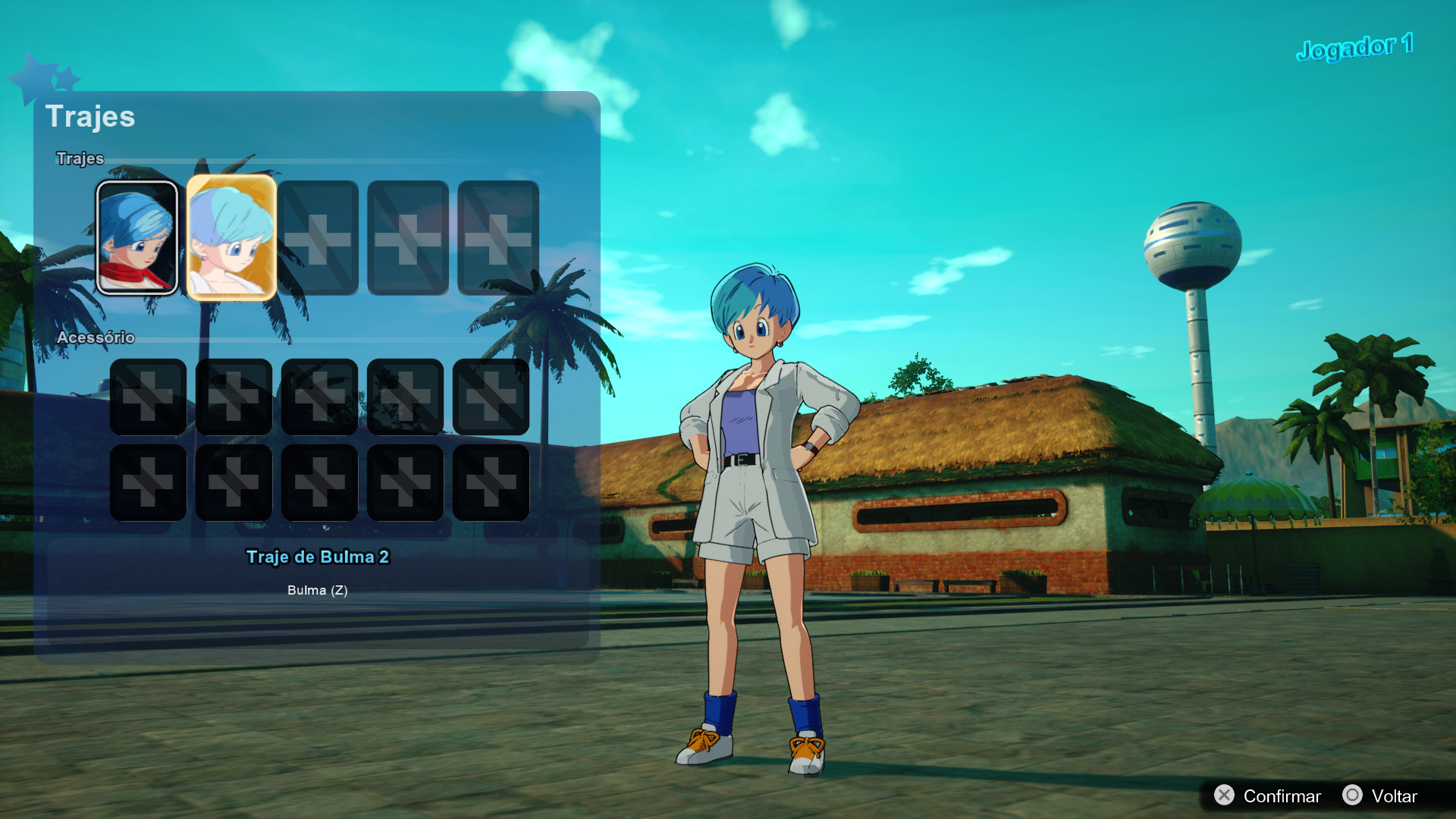Image resolution: width=1456 pixels, height=819 pixels.
Task: Select the third accessory plus slot
Action: pyautogui.click(x=319, y=397)
